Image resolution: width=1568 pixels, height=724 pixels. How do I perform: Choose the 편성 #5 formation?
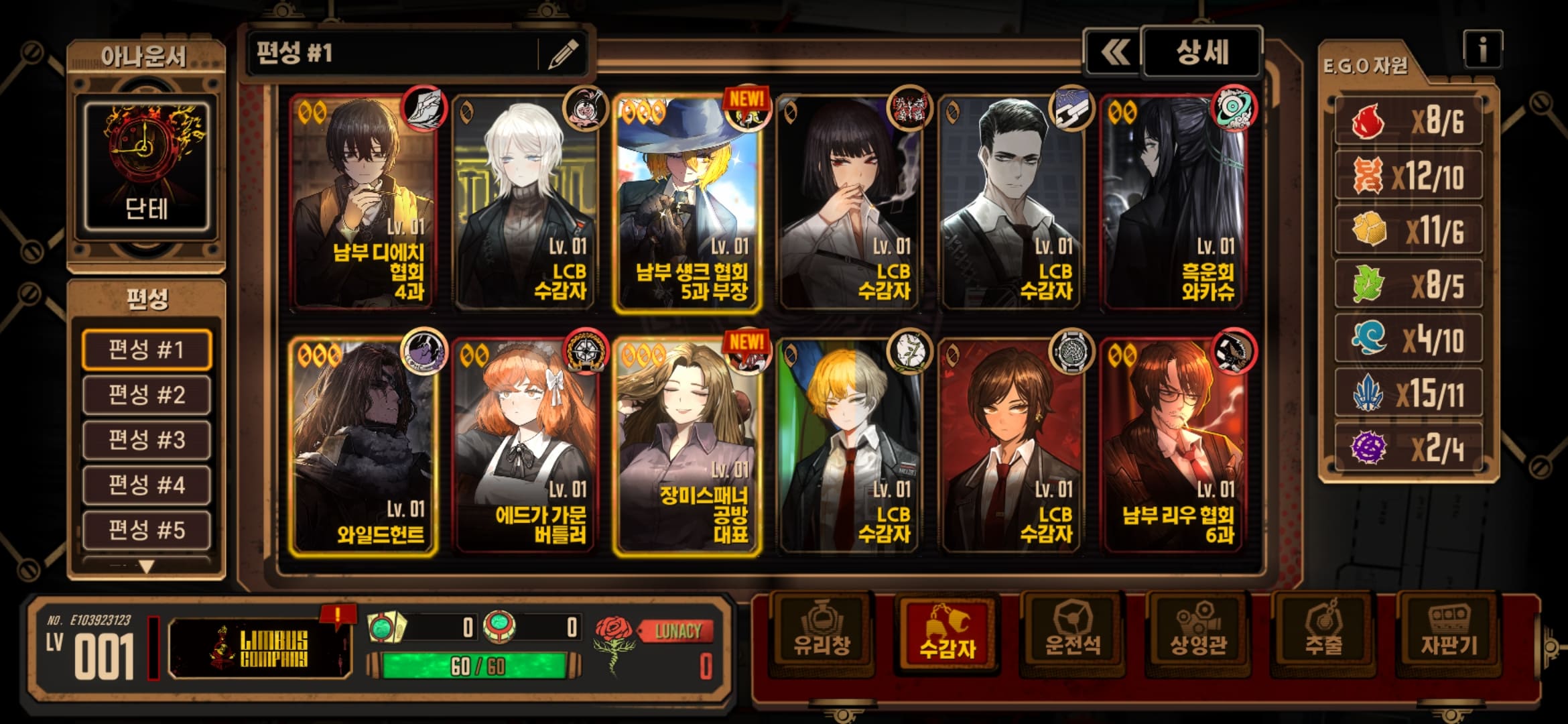[147, 530]
